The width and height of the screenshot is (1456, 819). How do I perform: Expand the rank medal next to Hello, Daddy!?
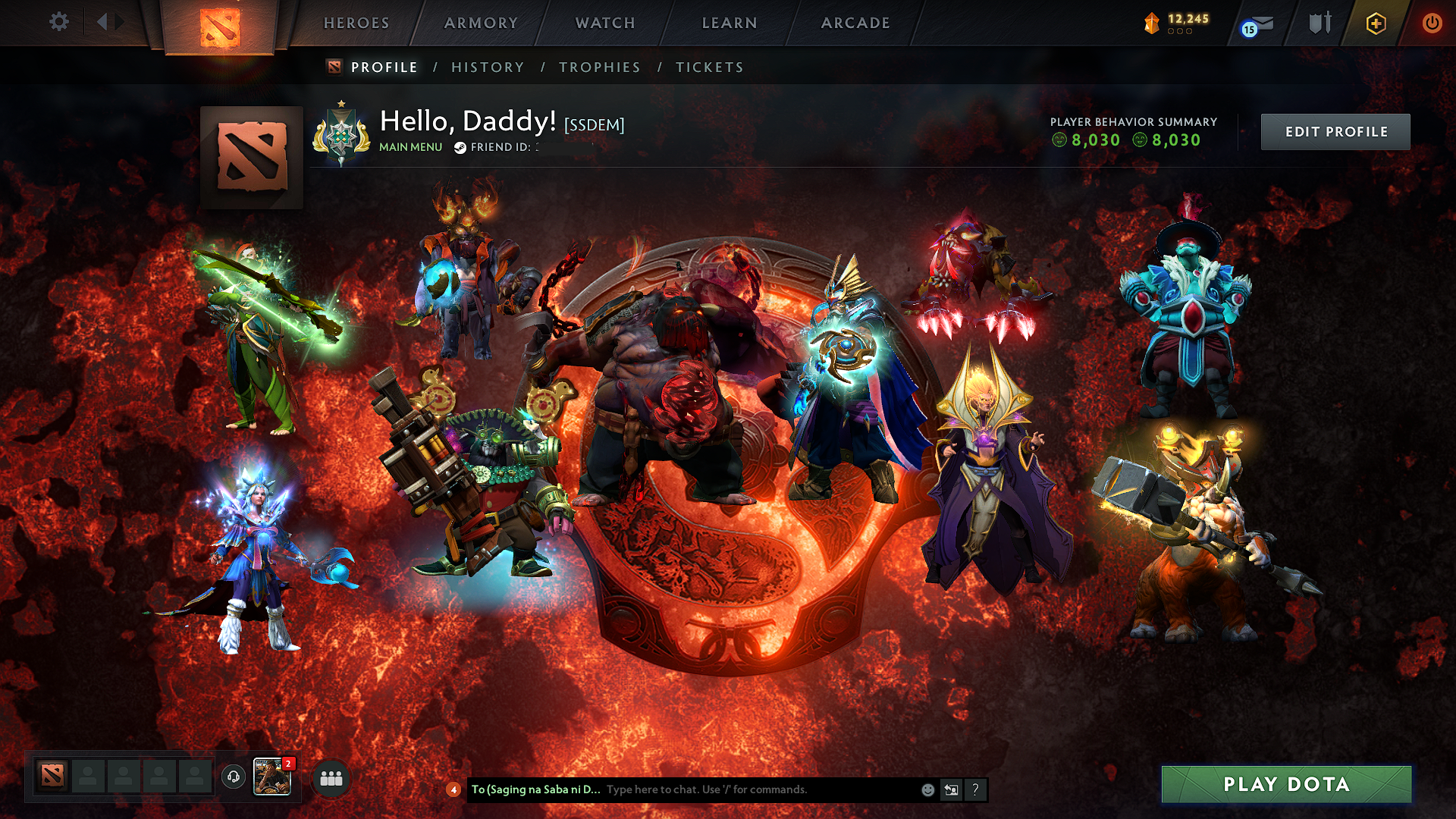(341, 130)
